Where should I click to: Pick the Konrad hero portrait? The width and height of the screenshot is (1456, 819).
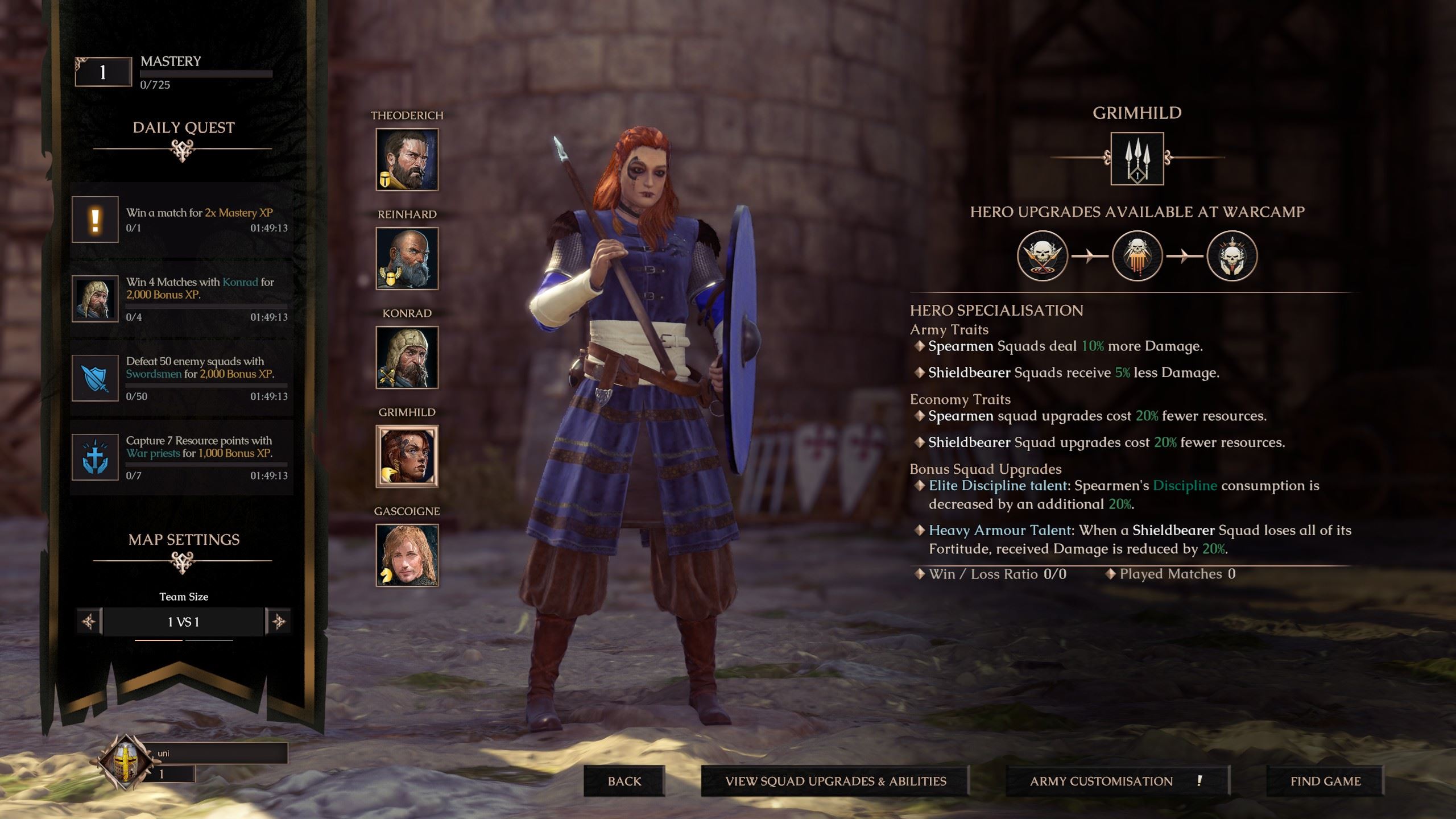pyautogui.click(x=407, y=357)
